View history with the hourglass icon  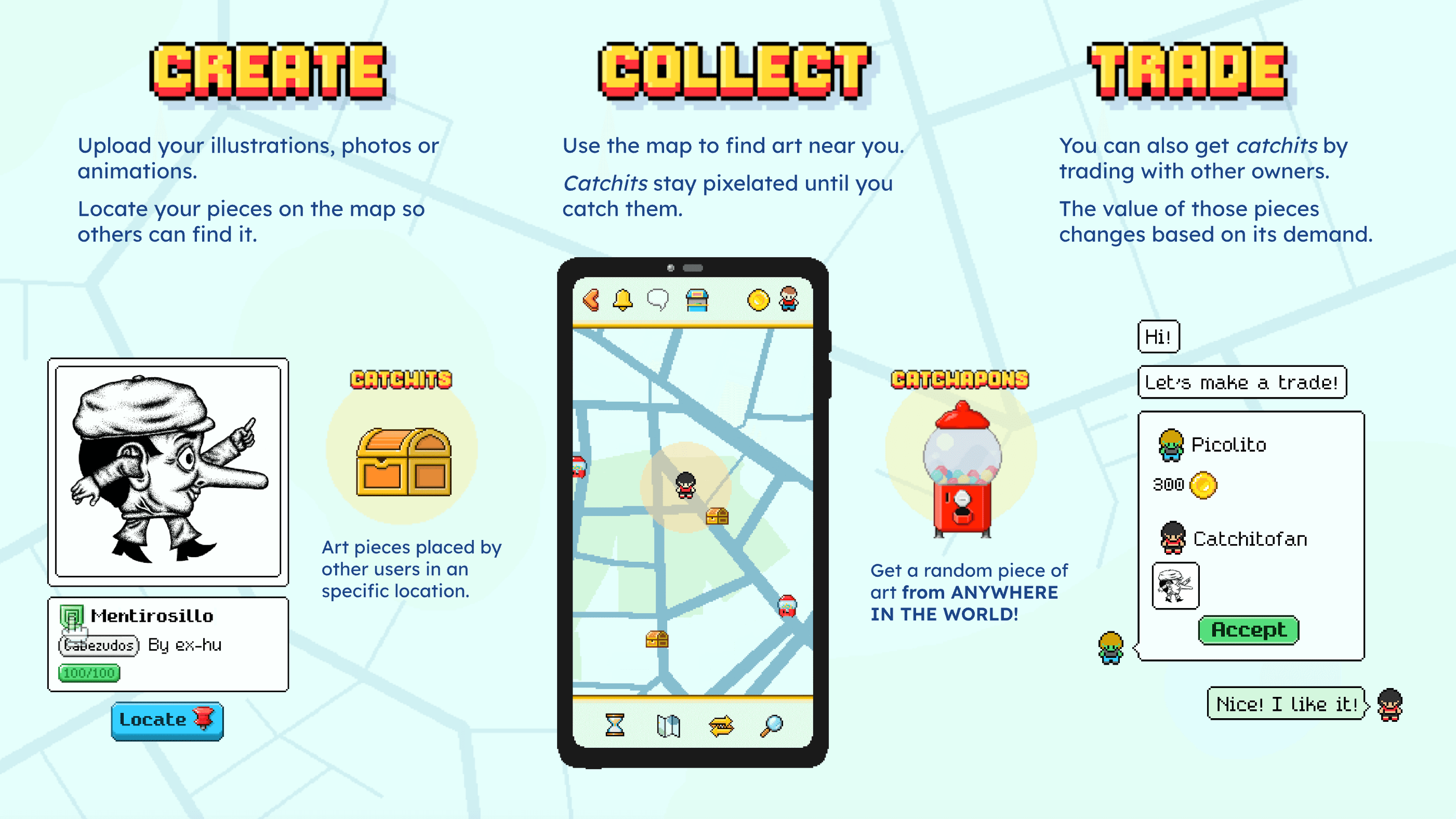pyautogui.click(x=615, y=726)
